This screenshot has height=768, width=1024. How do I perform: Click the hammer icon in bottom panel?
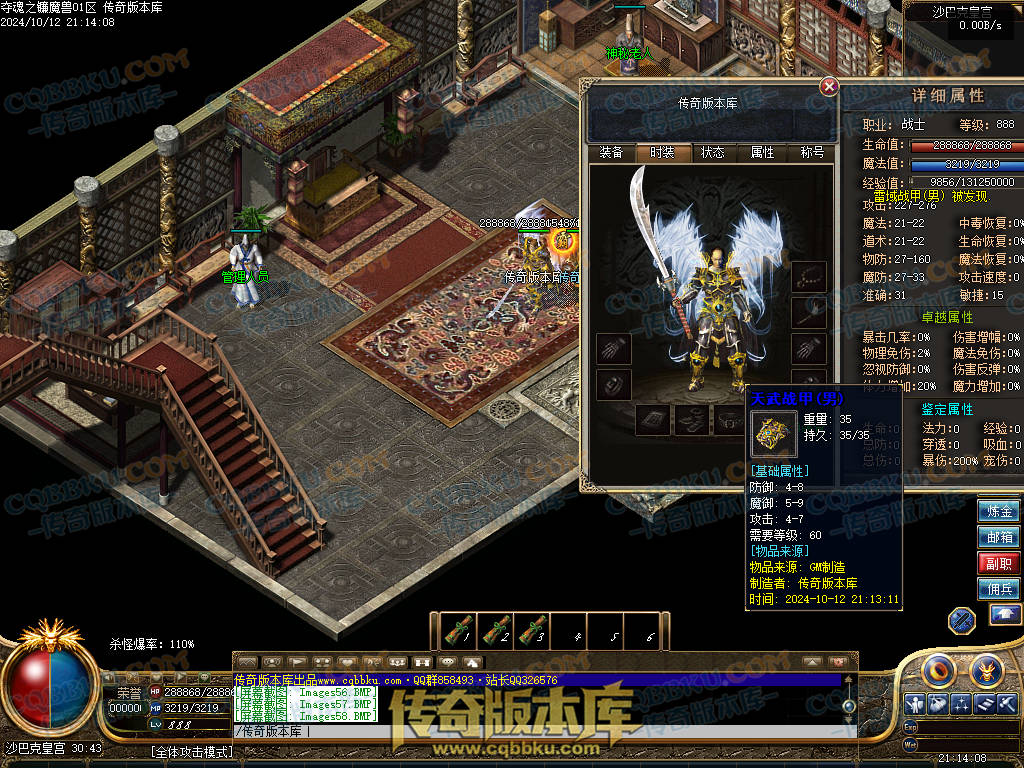point(1008,704)
